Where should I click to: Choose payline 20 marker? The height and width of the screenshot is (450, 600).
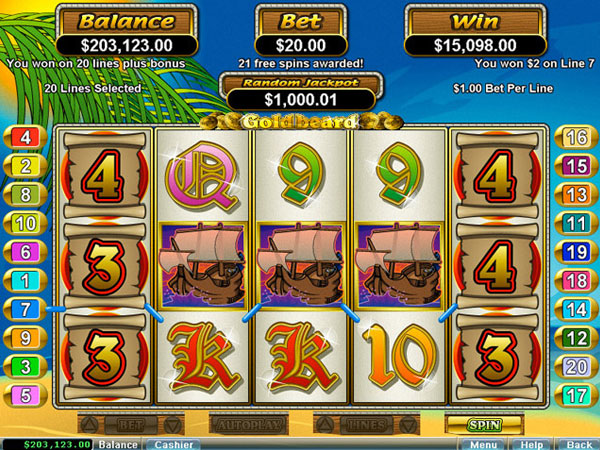pos(576,366)
